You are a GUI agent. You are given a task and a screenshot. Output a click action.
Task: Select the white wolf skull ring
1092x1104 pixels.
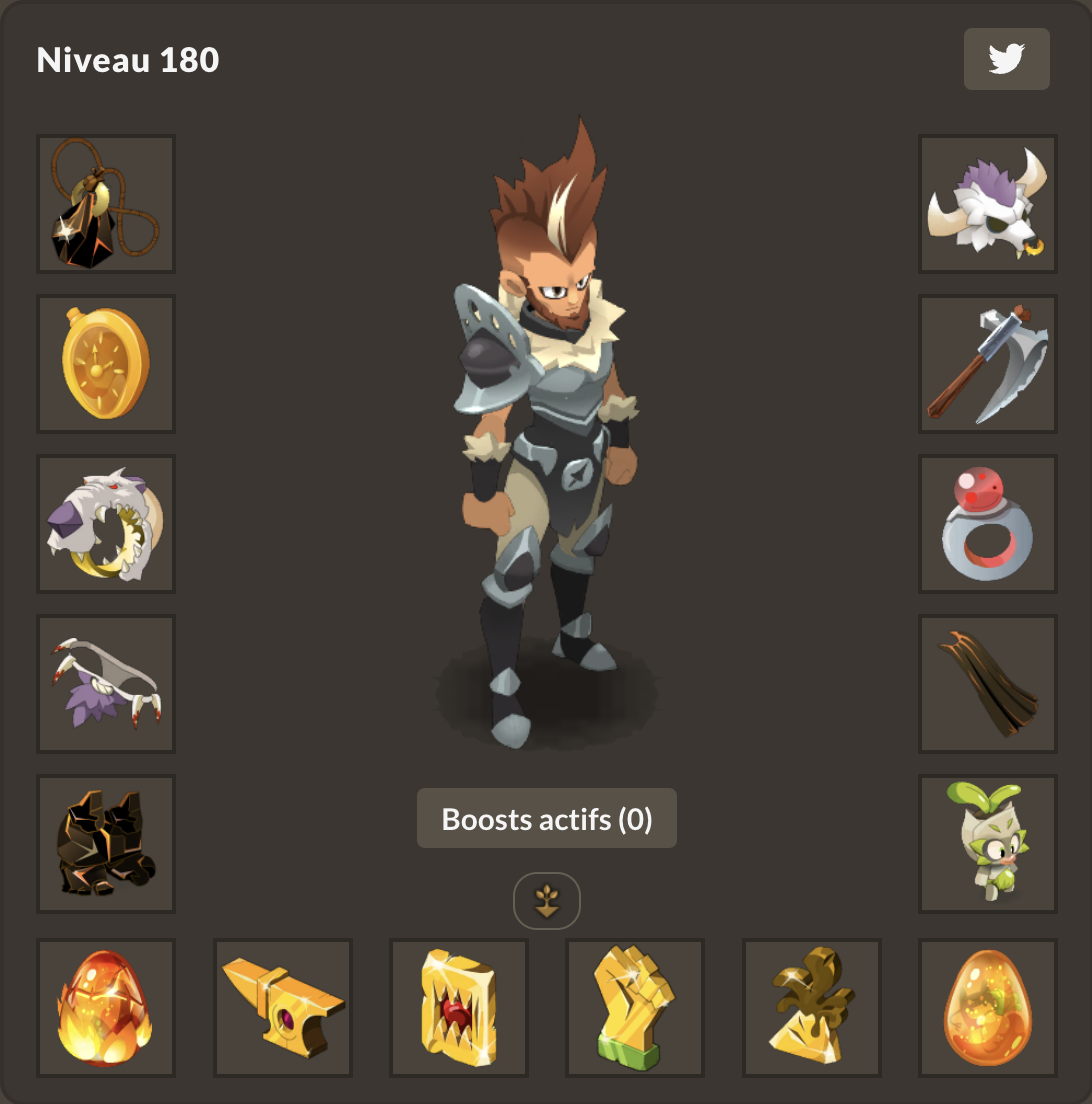click(106, 524)
